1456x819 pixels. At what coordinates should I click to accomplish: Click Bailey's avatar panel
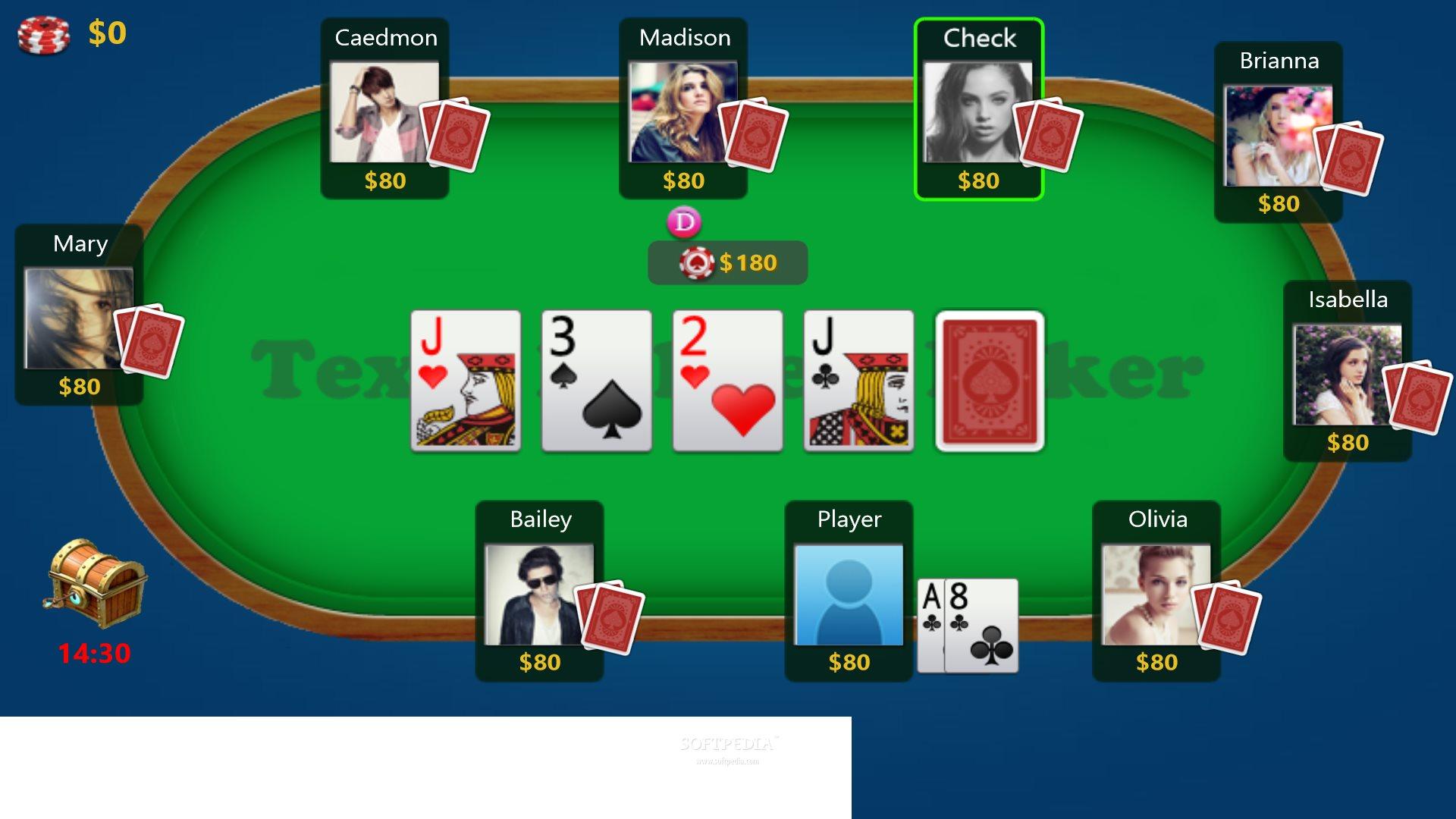539,592
